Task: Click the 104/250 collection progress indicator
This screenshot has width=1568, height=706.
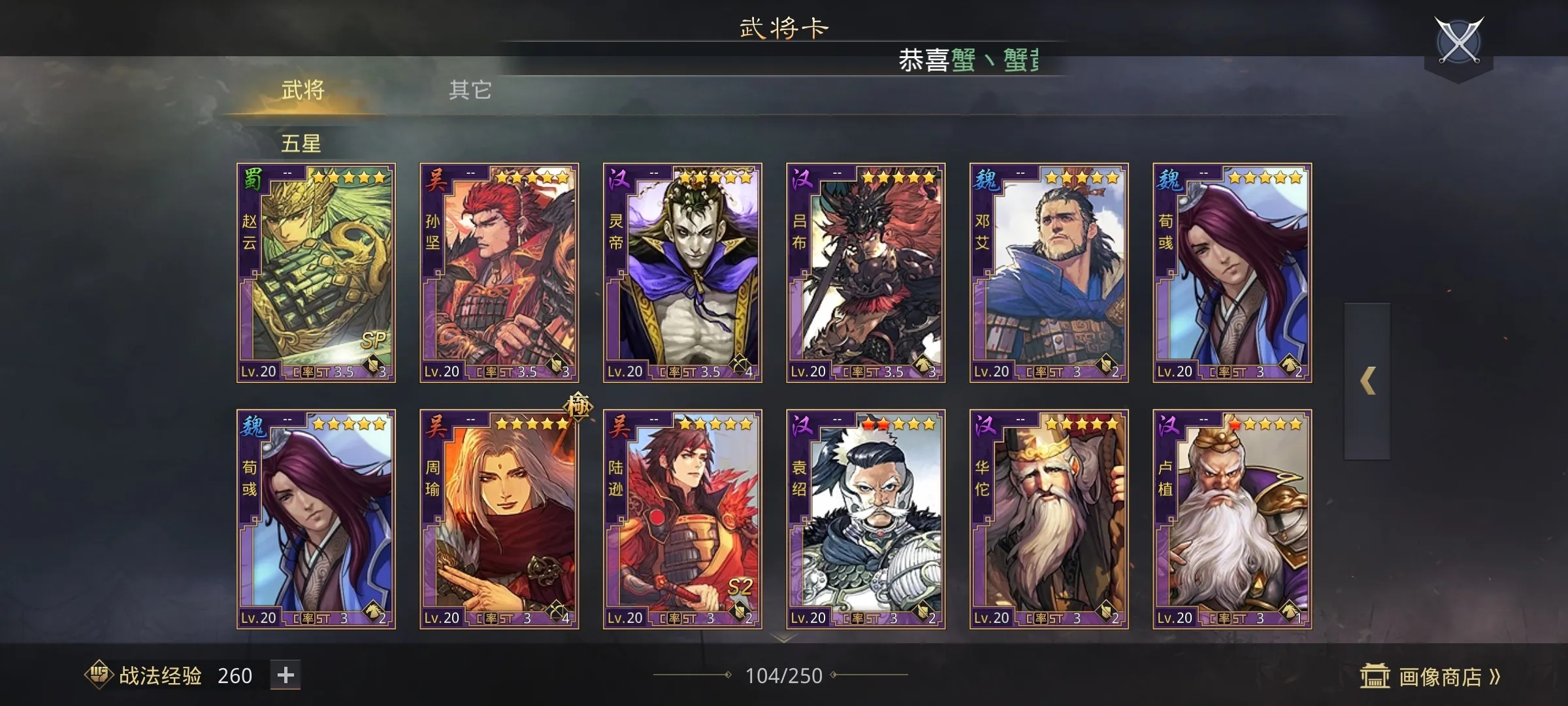Action: (x=784, y=676)
